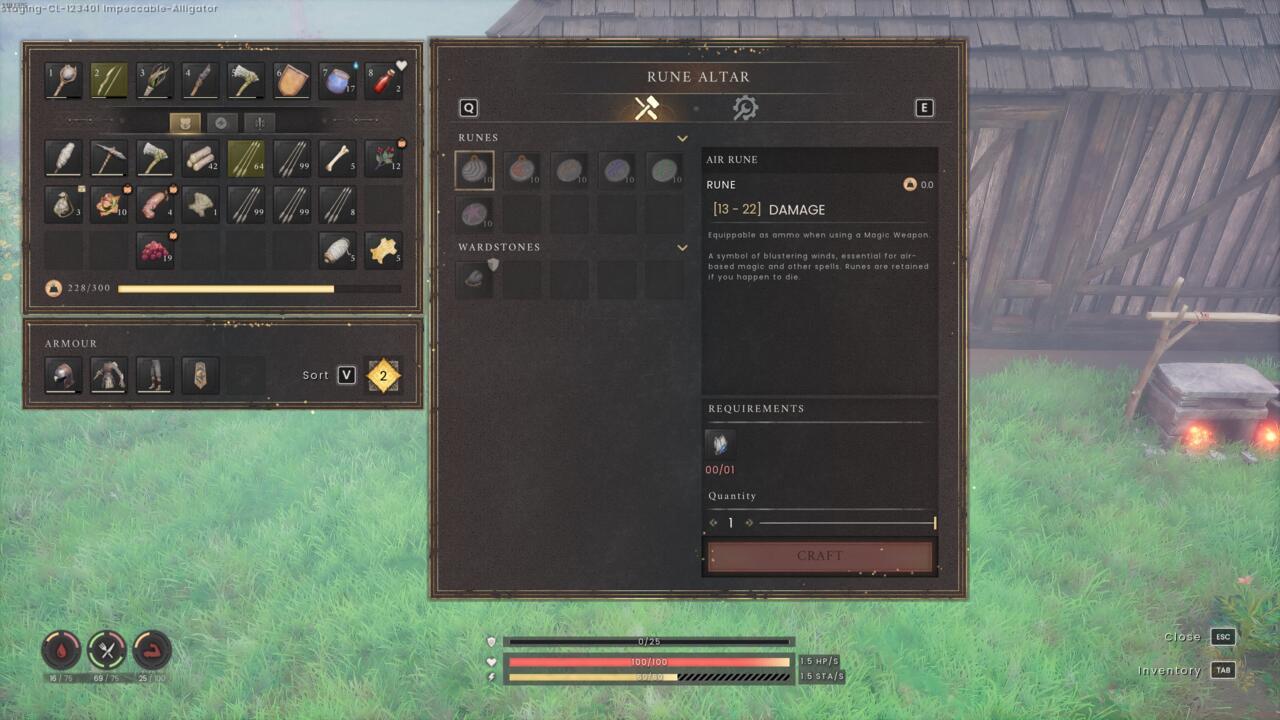Select the wardstone recipe under Wardstones

(x=473, y=278)
